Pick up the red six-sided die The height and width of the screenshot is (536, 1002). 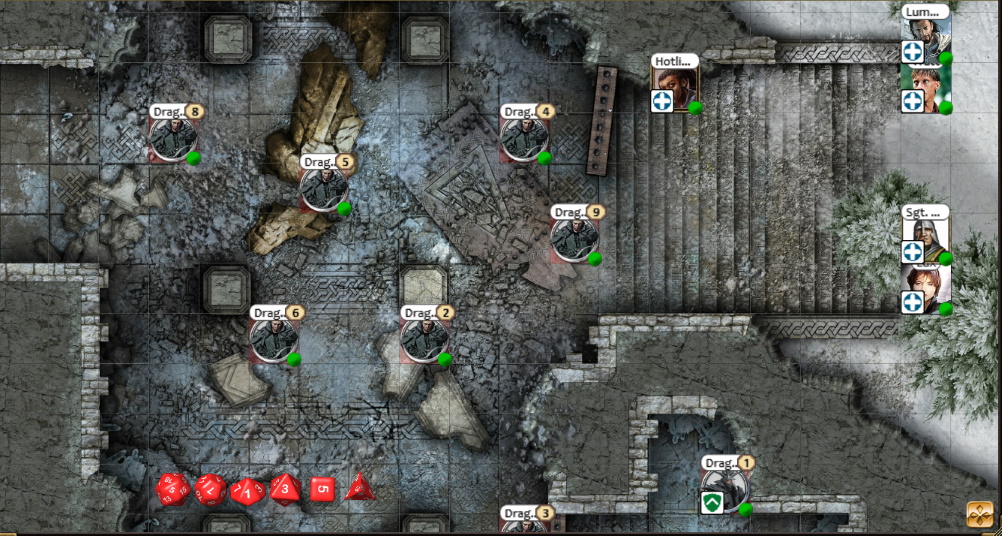coord(321,489)
